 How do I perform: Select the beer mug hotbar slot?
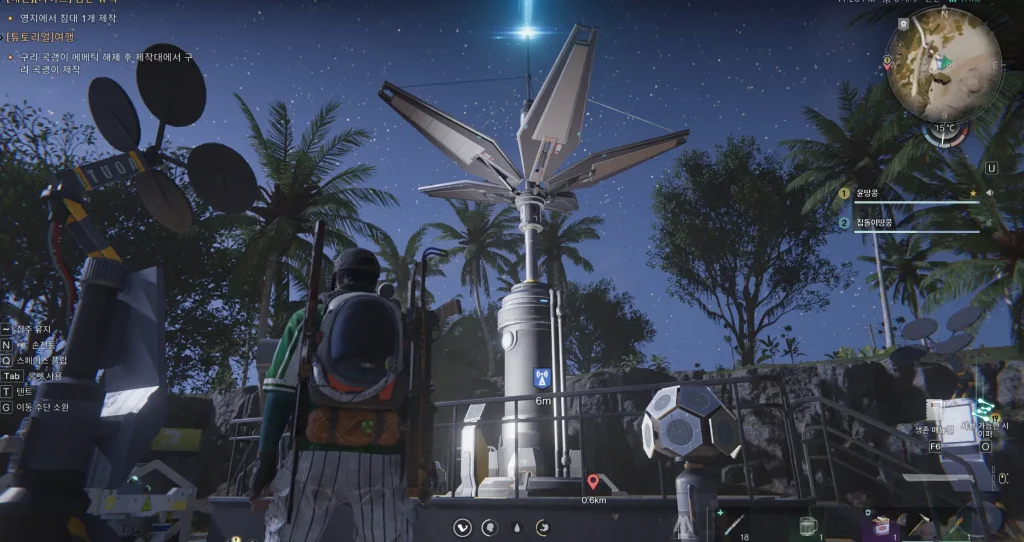[x=808, y=525]
